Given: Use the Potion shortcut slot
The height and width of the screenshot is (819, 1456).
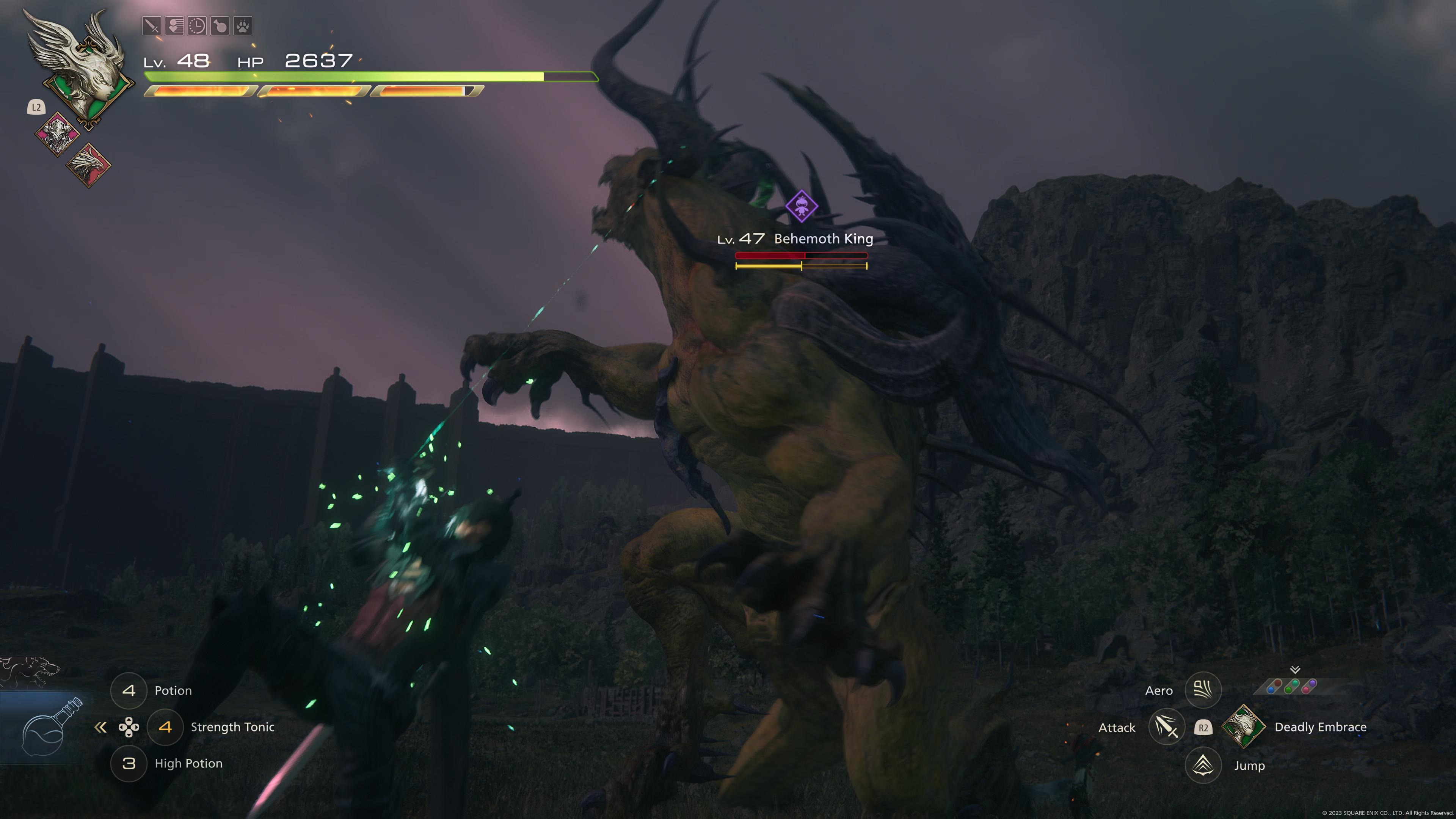Looking at the screenshot, I should 129,690.
